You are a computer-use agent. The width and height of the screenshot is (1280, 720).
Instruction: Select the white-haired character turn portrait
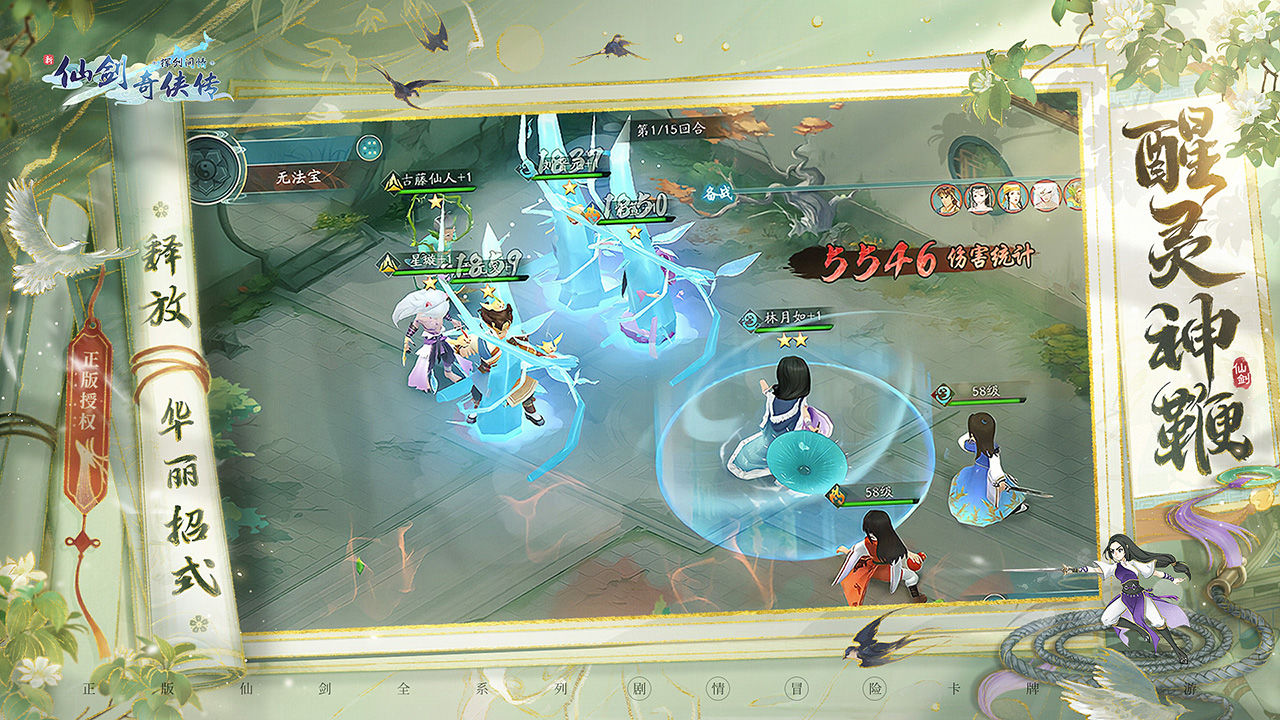click(1046, 196)
